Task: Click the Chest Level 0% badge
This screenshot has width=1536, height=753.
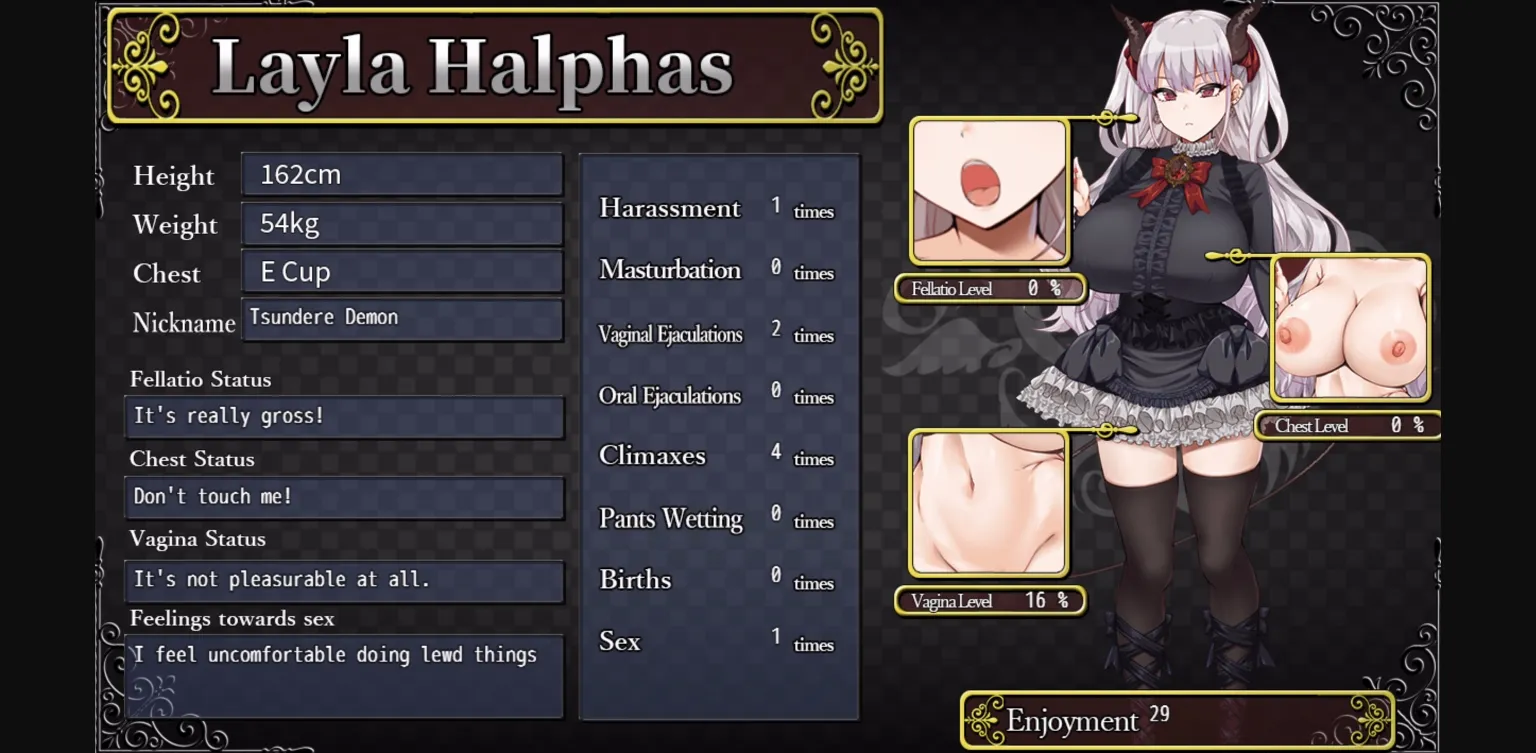Action: (1348, 425)
